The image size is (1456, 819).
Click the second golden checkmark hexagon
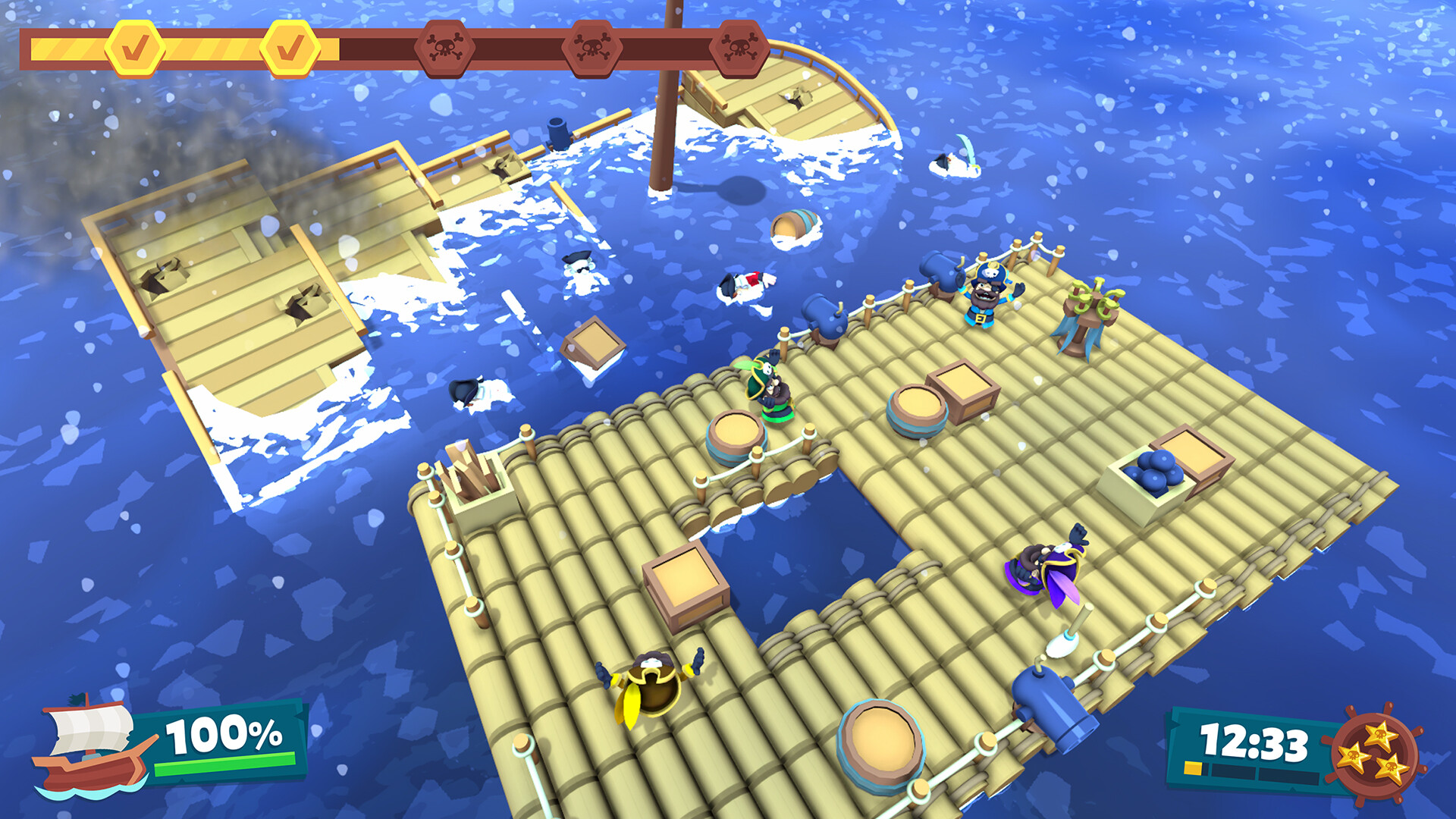coord(292,47)
